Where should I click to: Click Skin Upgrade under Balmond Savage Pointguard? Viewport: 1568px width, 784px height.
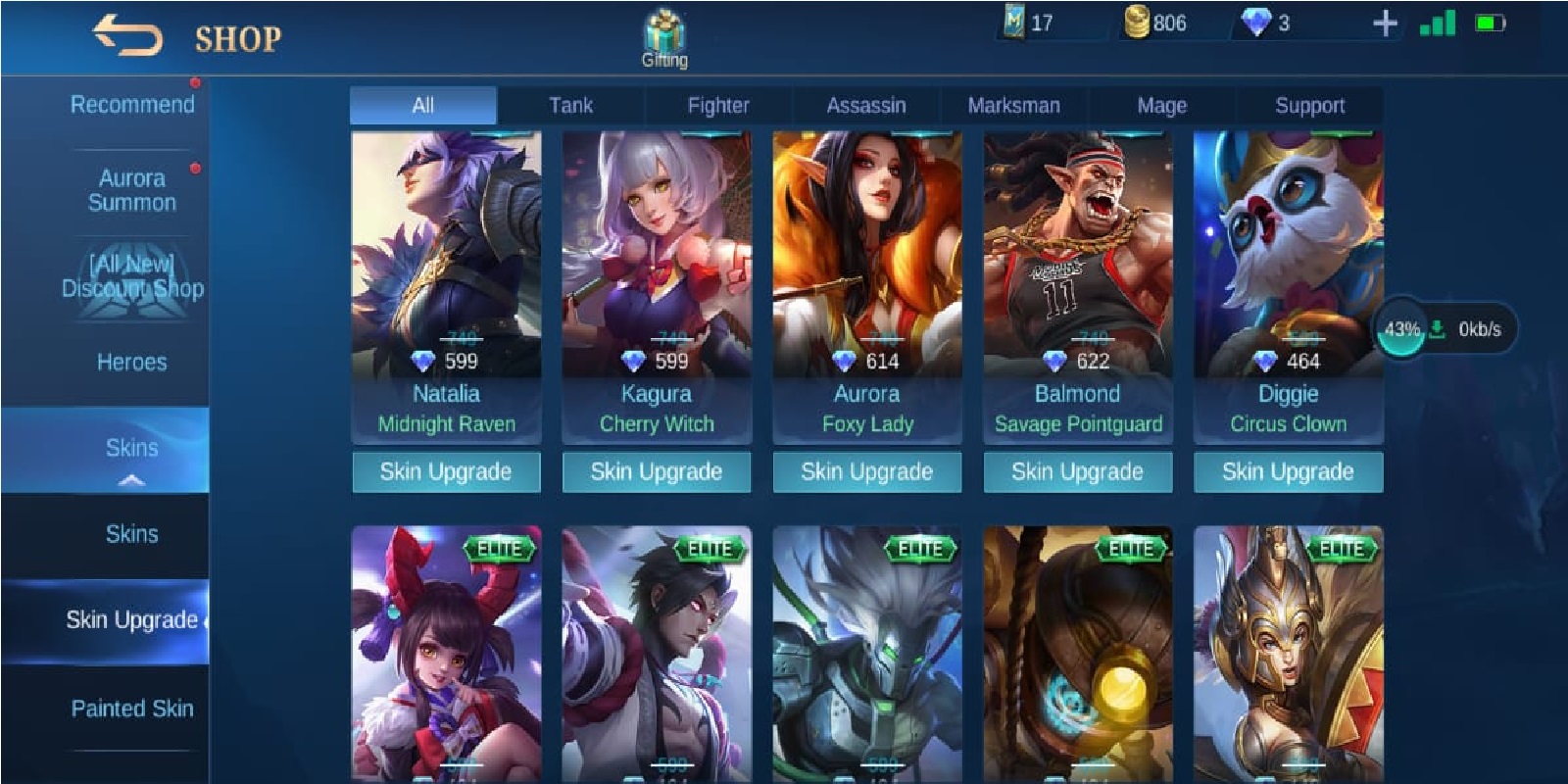click(1076, 471)
